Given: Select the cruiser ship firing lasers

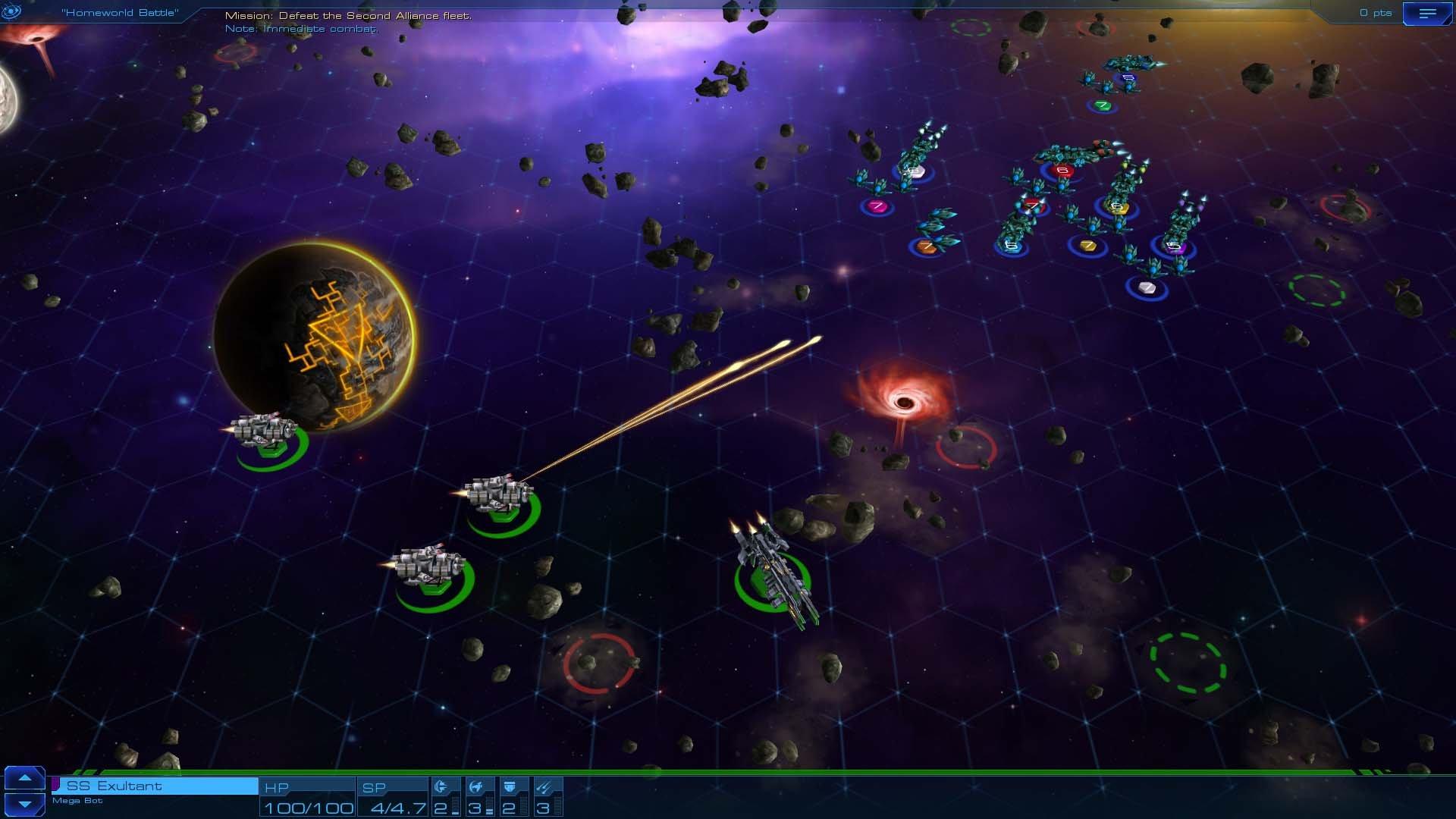Looking at the screenshot, I should 497,493.
